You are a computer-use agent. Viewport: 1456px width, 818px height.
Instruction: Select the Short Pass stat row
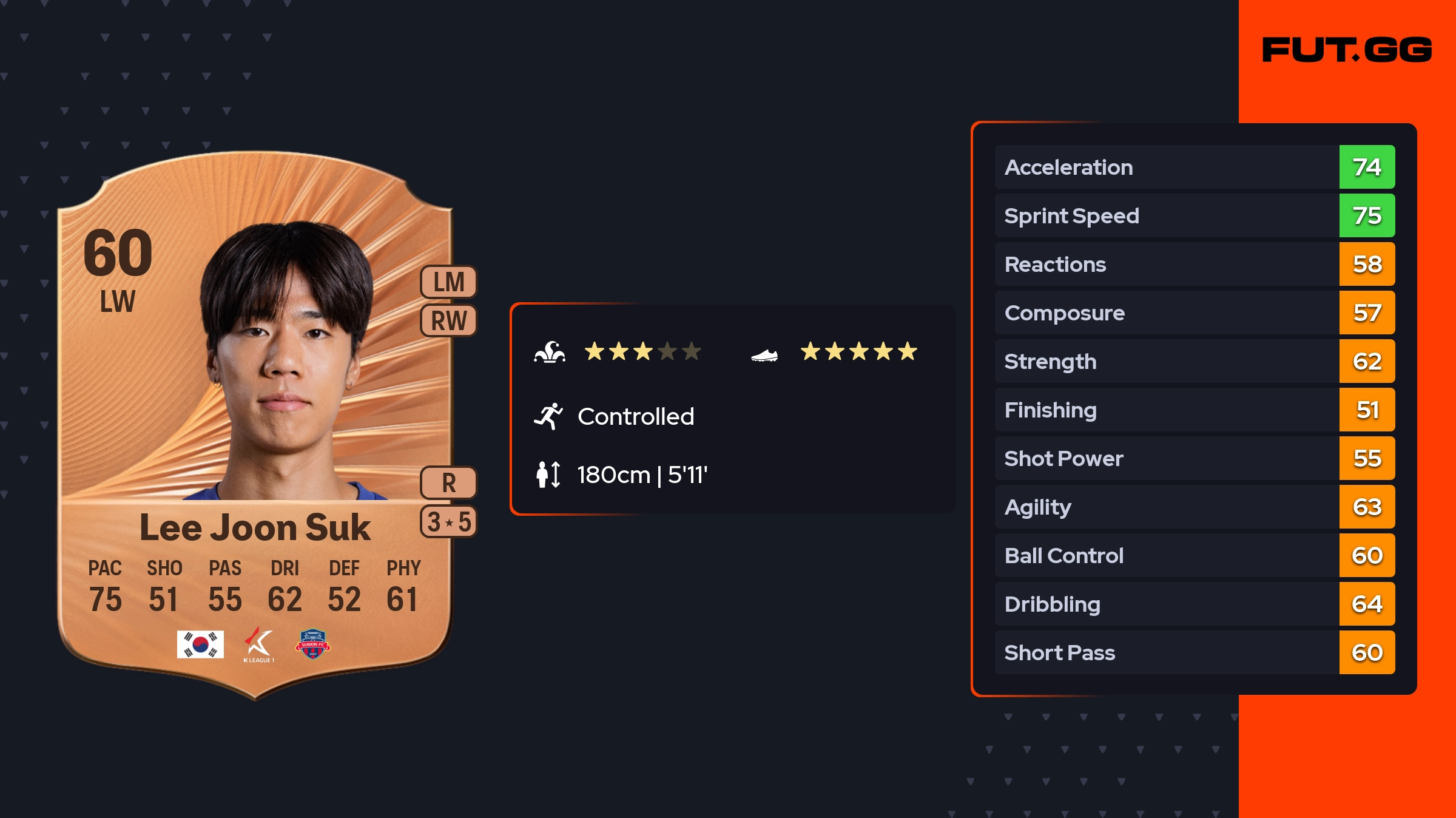(x=1194, y=652)
